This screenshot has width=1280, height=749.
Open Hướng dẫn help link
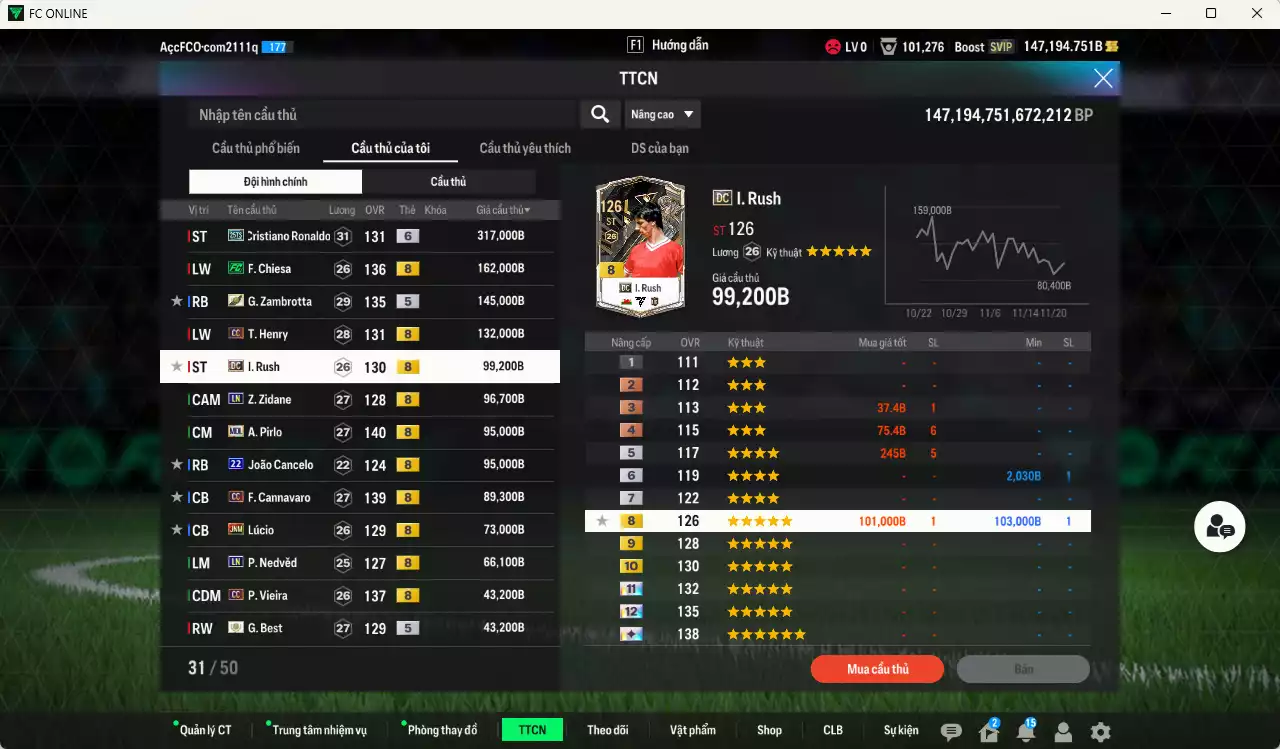681,44
